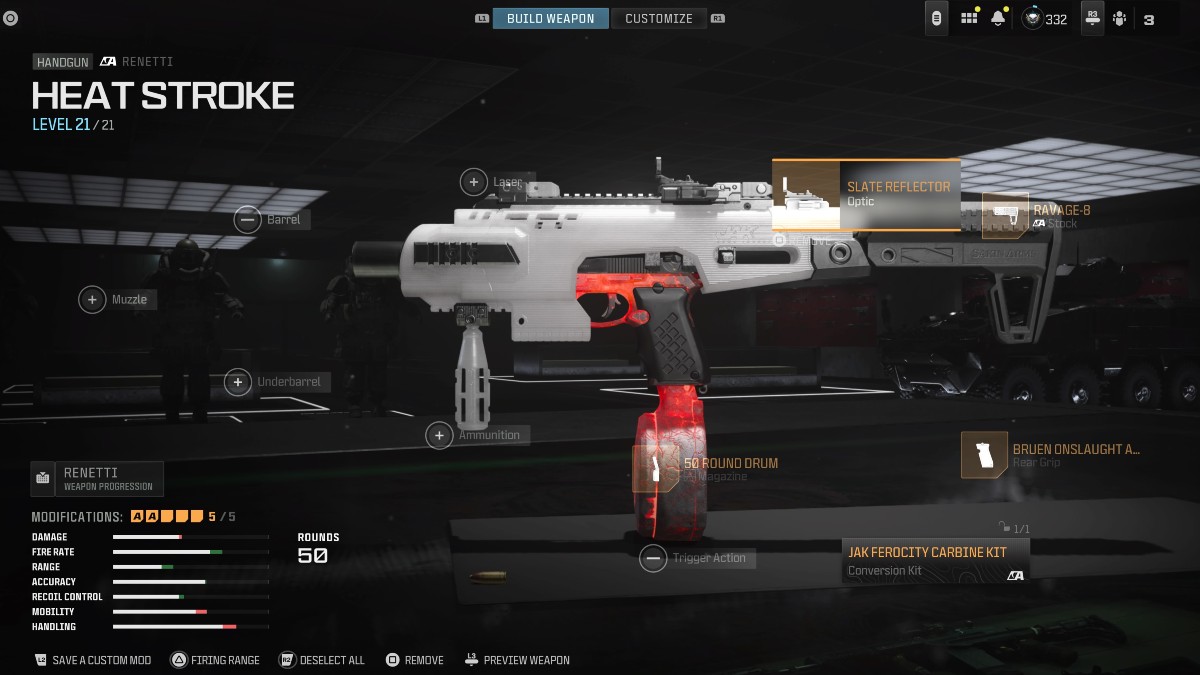This screenshot has height=675, width=1200.
Task: Open the grid menu icon
Action: pyautogui.click(x=968, y=18)
